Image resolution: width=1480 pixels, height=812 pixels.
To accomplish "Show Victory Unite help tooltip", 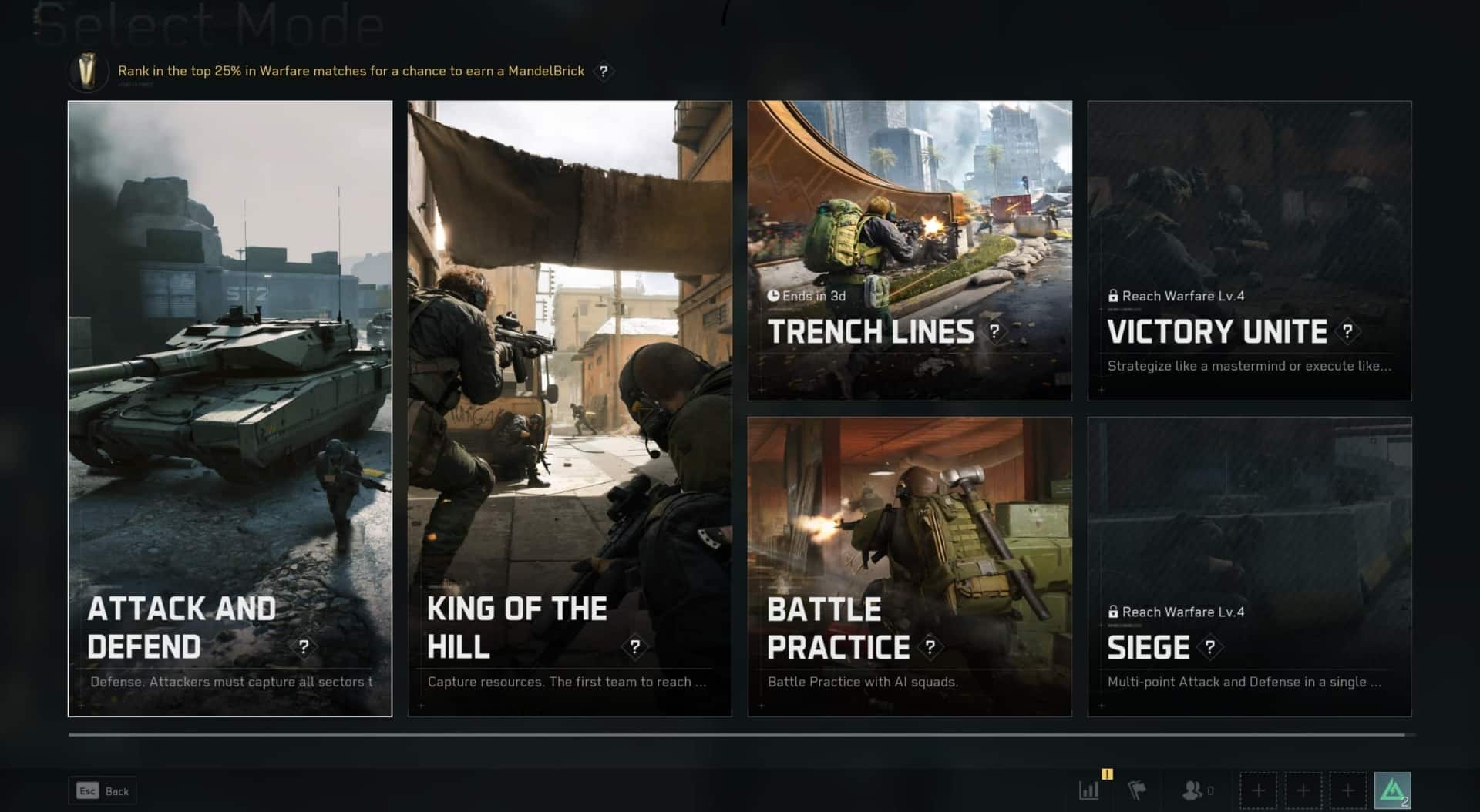I will pos(1347,331).
